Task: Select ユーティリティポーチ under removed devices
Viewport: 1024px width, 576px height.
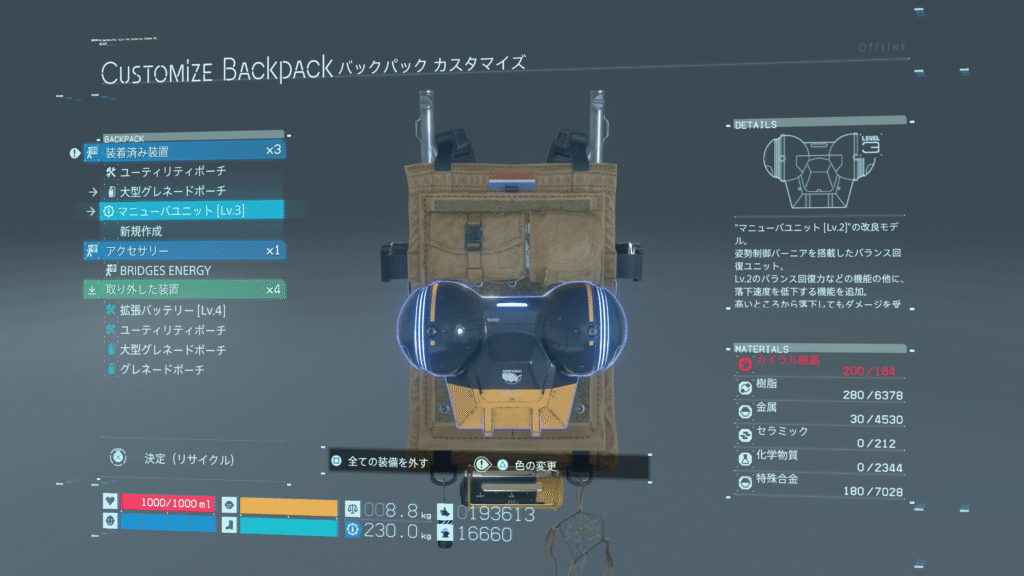Action: point(172,330)
